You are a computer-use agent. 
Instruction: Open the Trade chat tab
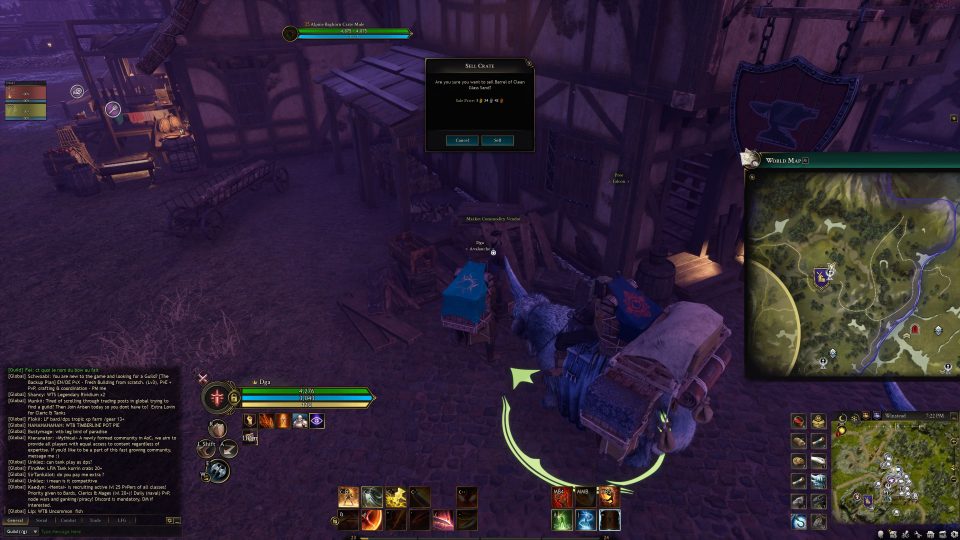(x=95, y=520)
